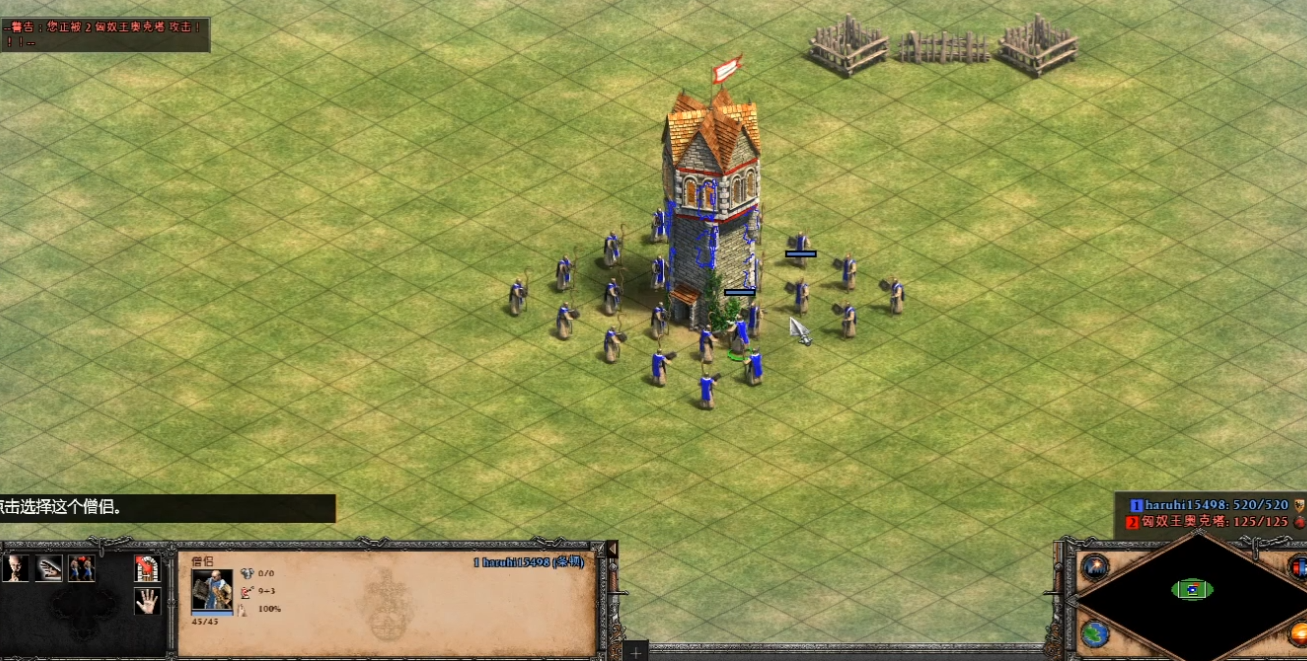Activate the monk's convert command icon
Image resolution: width=1307 pixels, height=661 pixels.
[16, 568]
